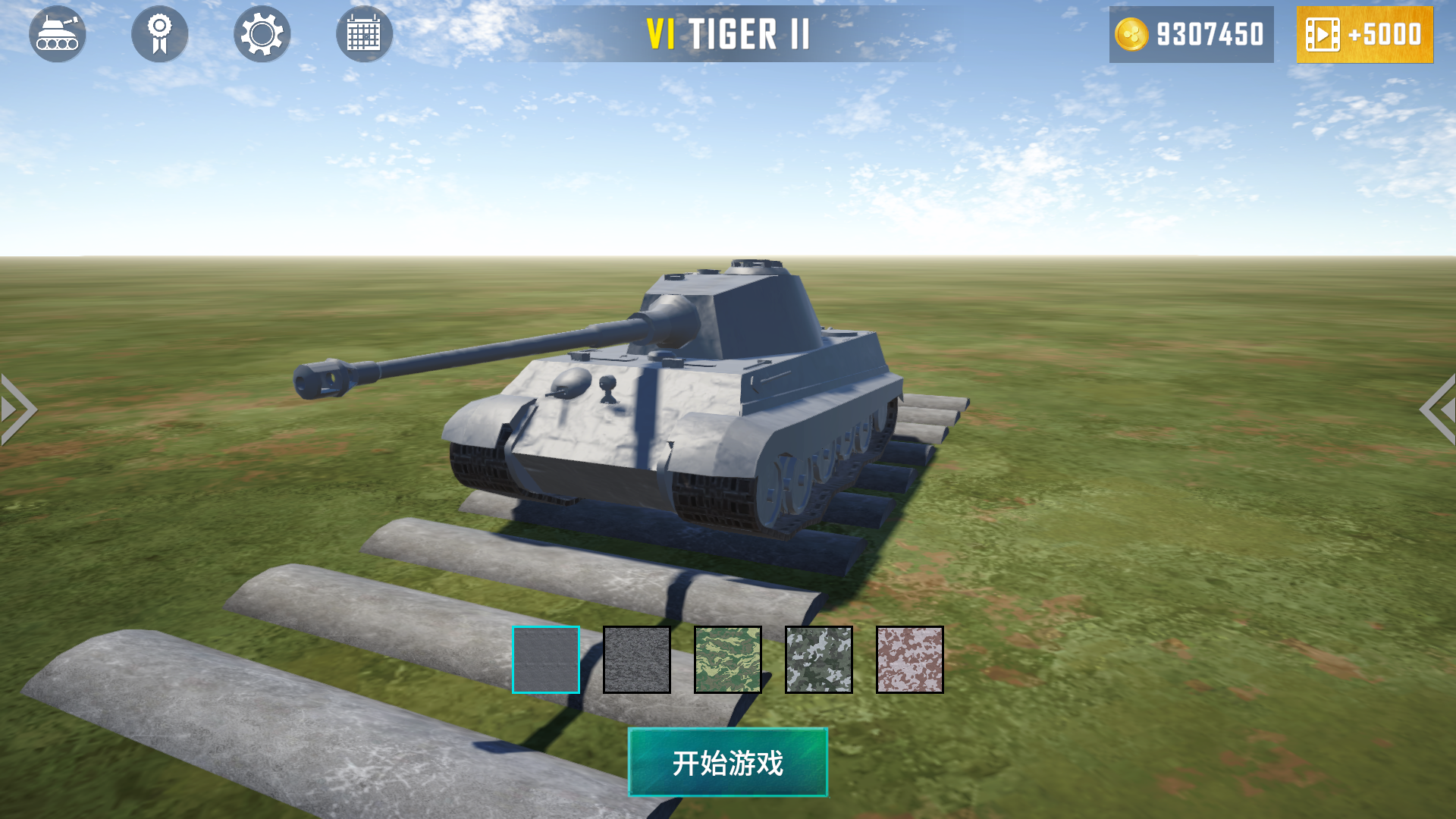
Task: Open the tank garage icon
Action: [57, 34]
